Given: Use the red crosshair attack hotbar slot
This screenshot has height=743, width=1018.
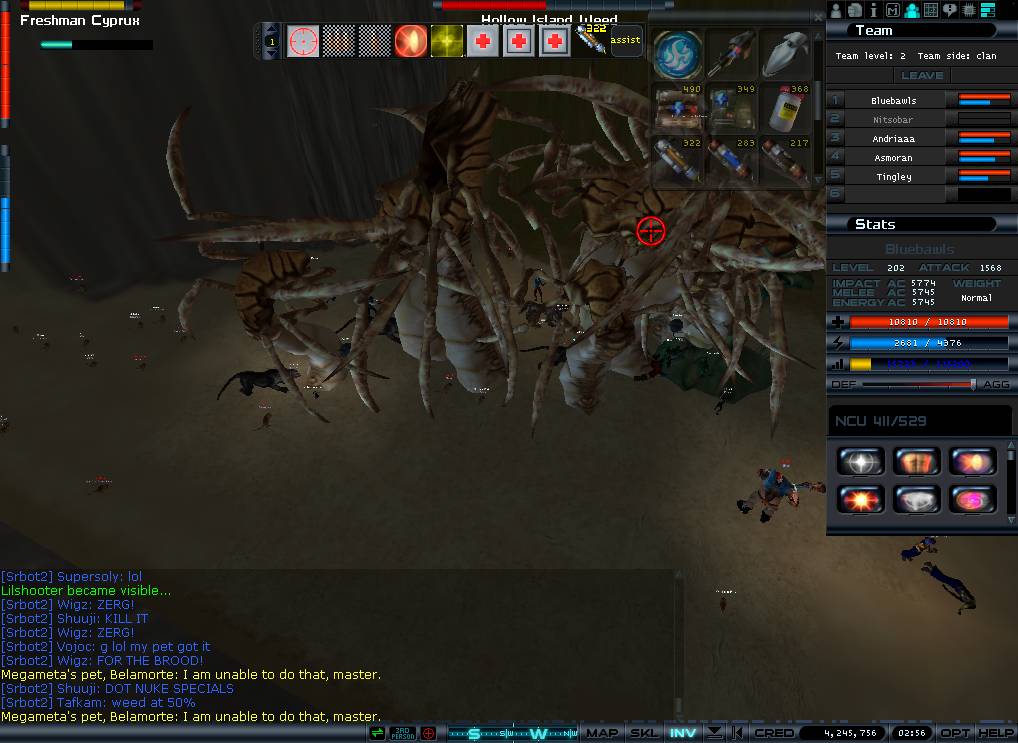Looking at the screenshot, I should [x=303, y=41].
